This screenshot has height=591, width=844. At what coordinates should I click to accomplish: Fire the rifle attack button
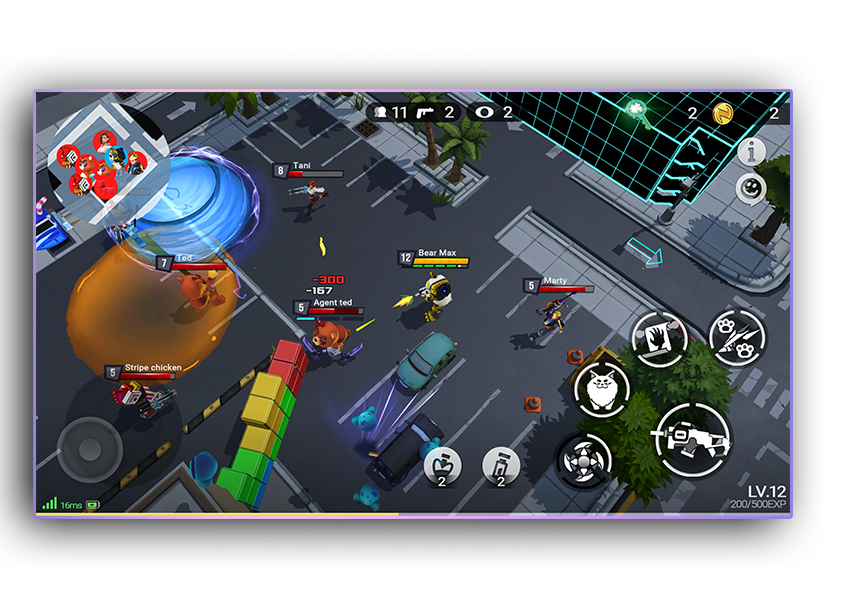(693, 439)
